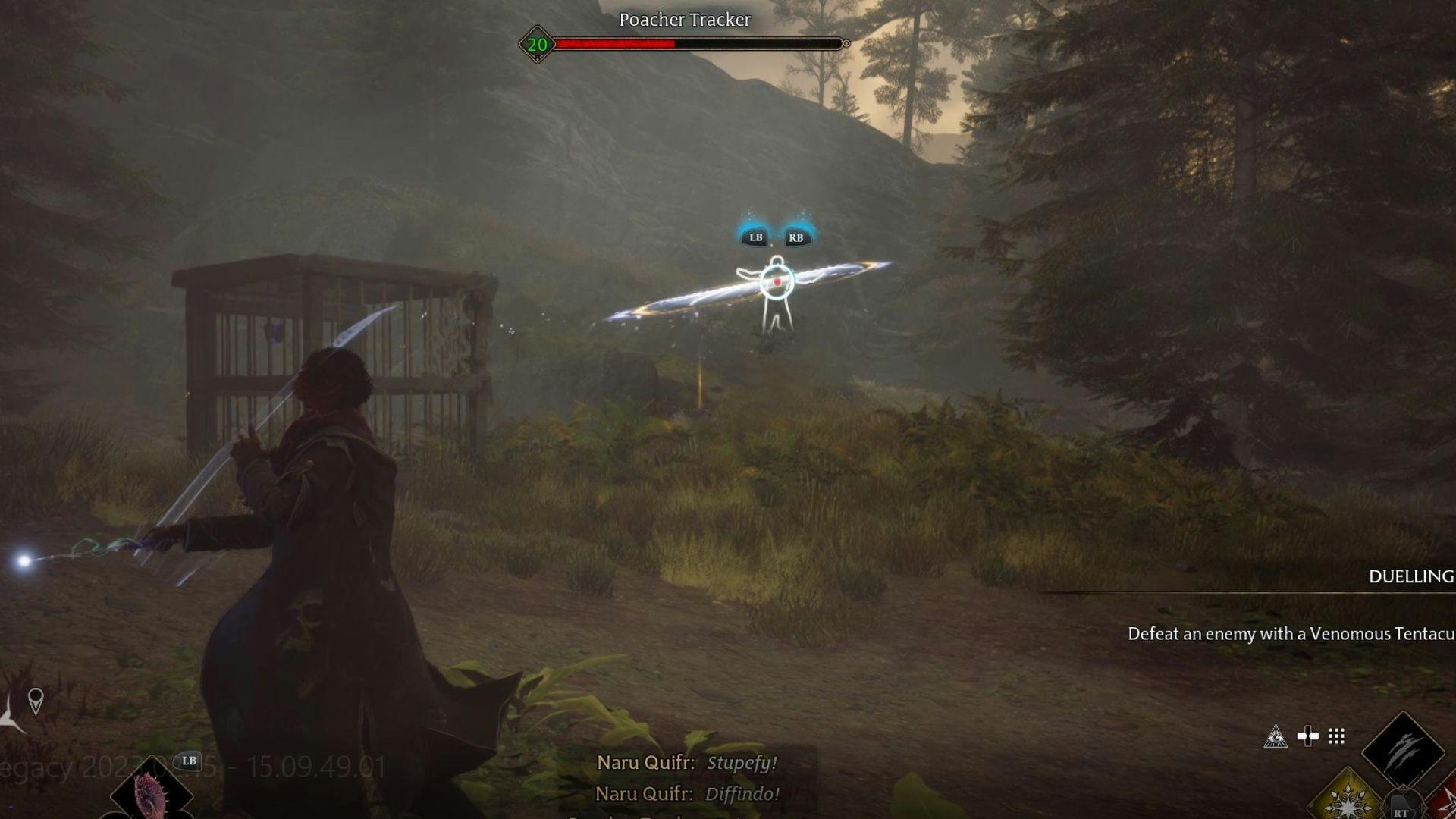Click the D-pad indicator icon
The image size is (1456, 819).
1307,736
